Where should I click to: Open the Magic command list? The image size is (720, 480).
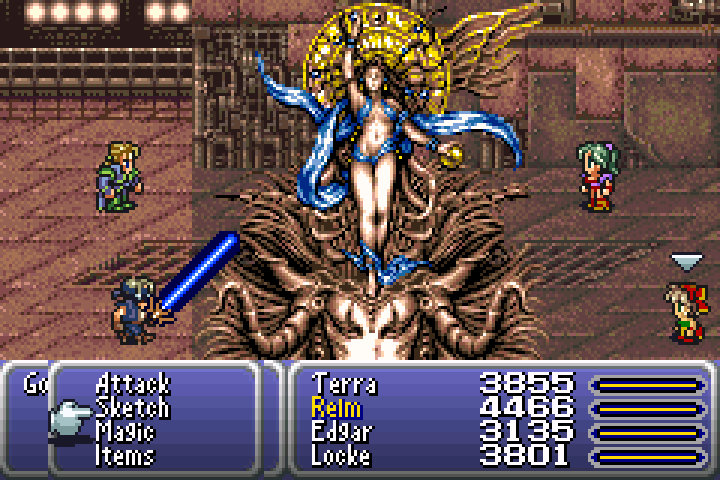tap(125, 432)
